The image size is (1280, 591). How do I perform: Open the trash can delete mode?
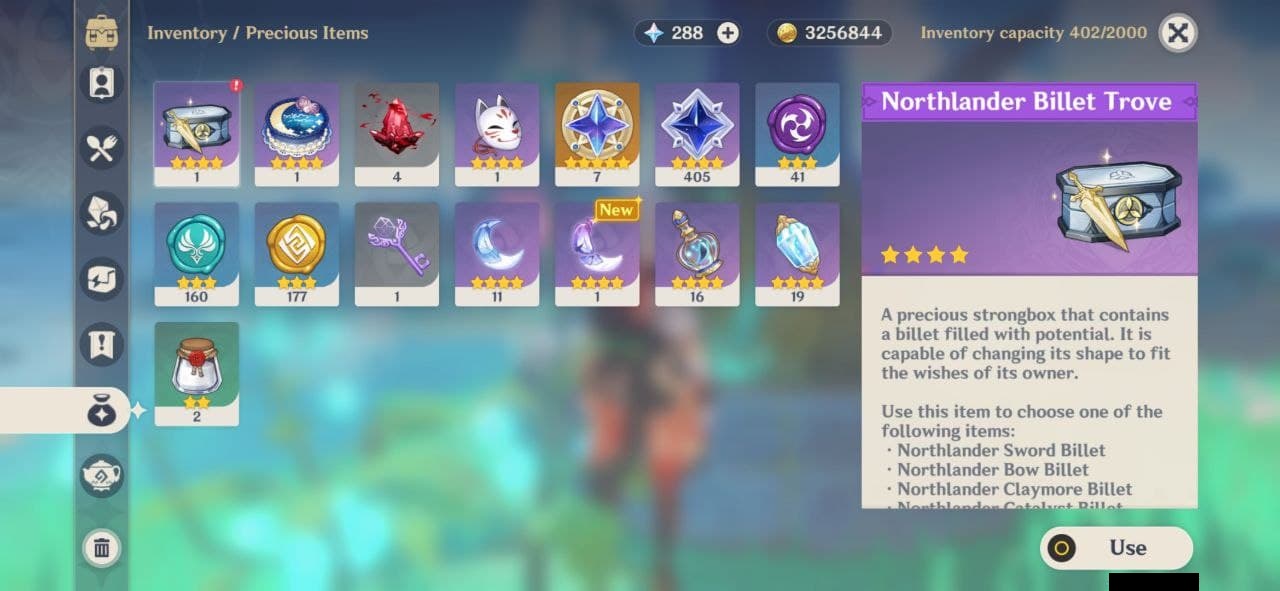[102, 547]
